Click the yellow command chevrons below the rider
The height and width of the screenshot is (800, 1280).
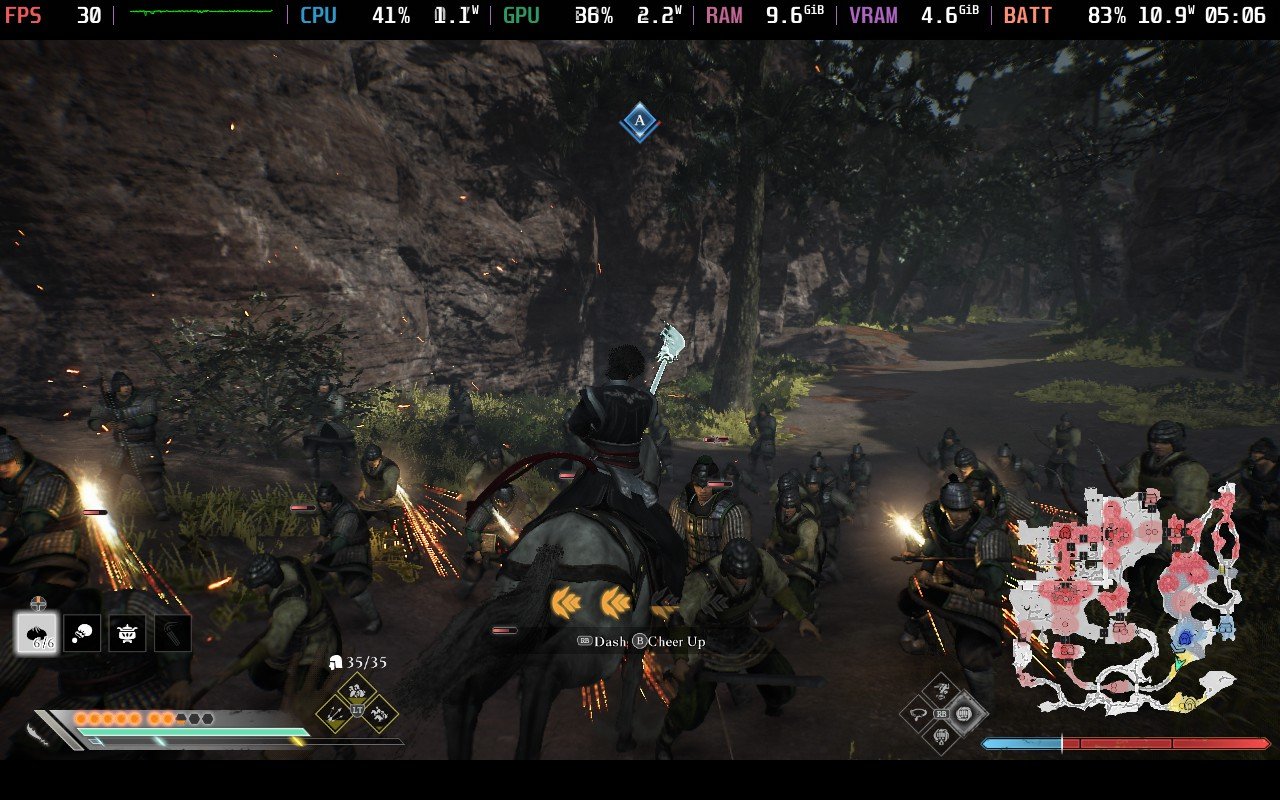tap(590, 600)
